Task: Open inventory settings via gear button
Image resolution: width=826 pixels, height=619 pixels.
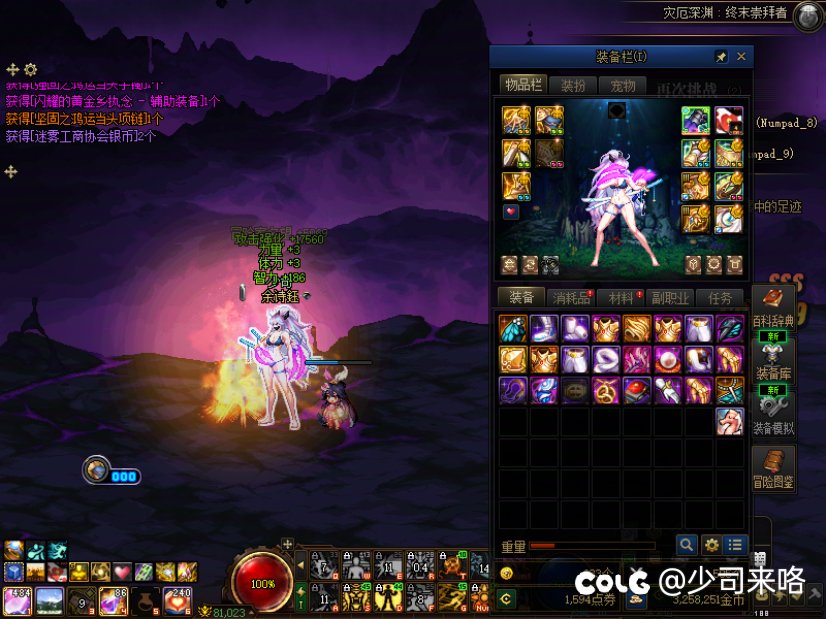Action: pyautogui.click(x=711, y=545)
